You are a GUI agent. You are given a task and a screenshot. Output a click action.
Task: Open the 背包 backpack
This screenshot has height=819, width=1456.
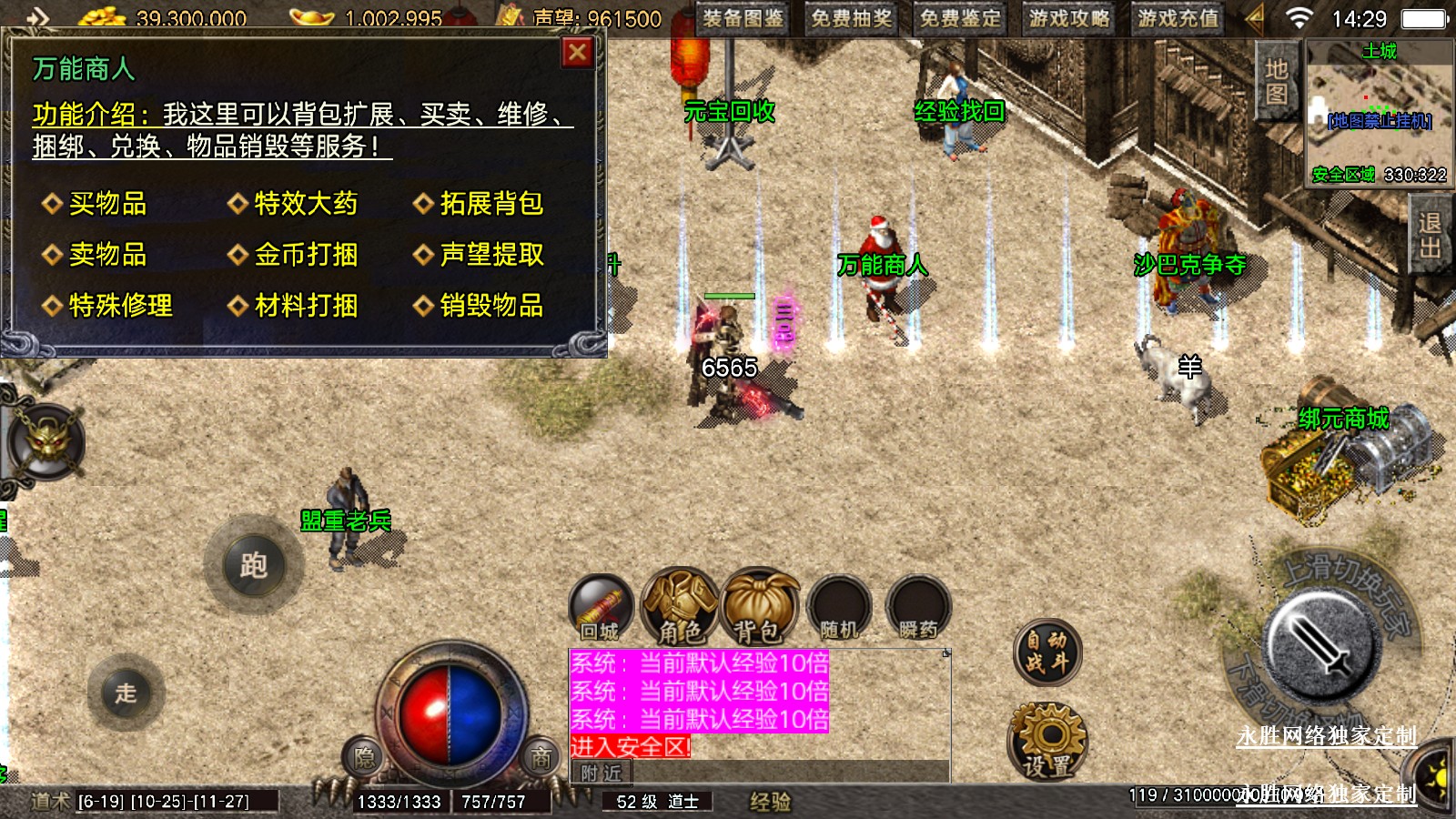[759, 606]
